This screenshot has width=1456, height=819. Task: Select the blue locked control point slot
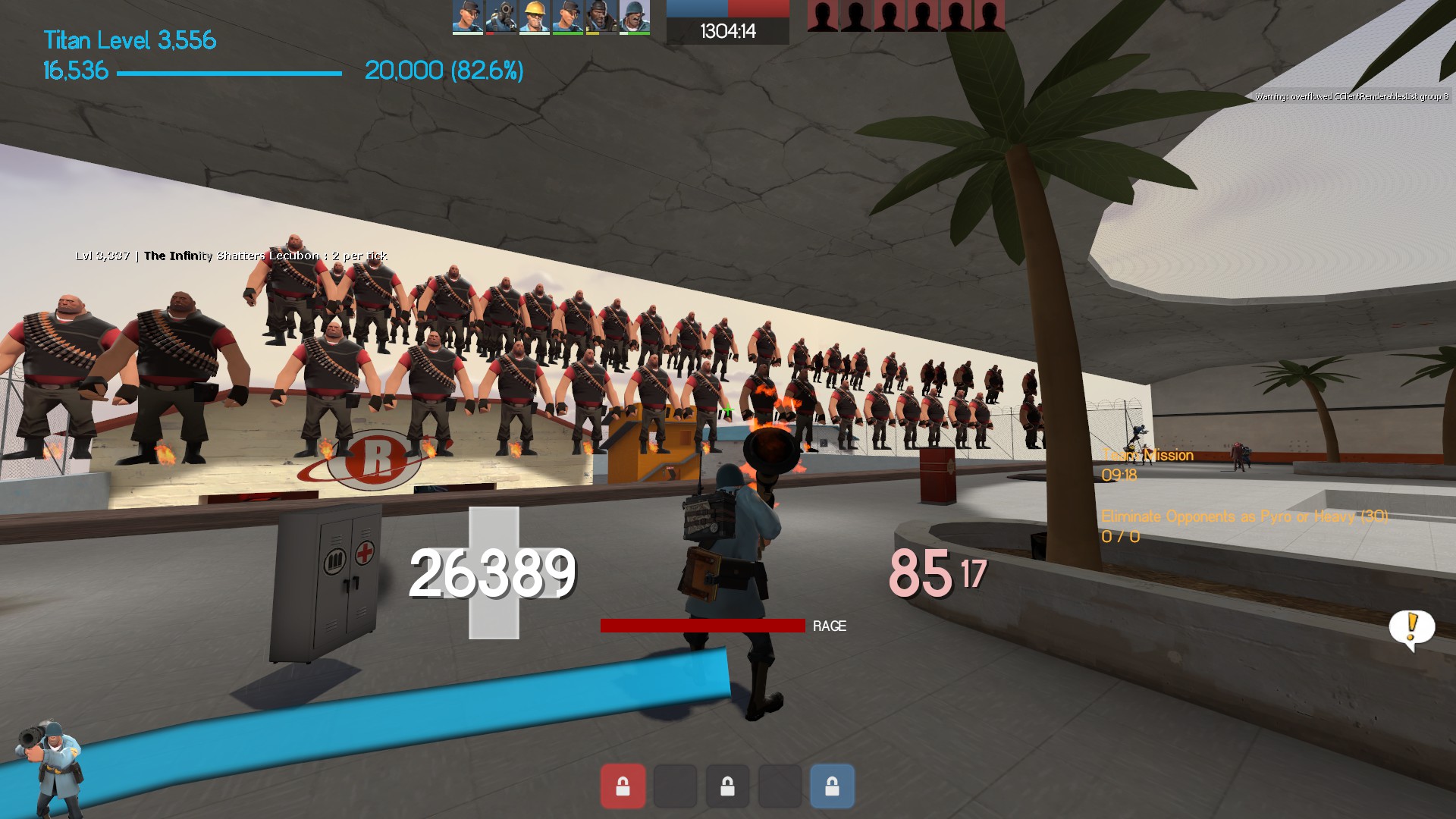(832, 786)
